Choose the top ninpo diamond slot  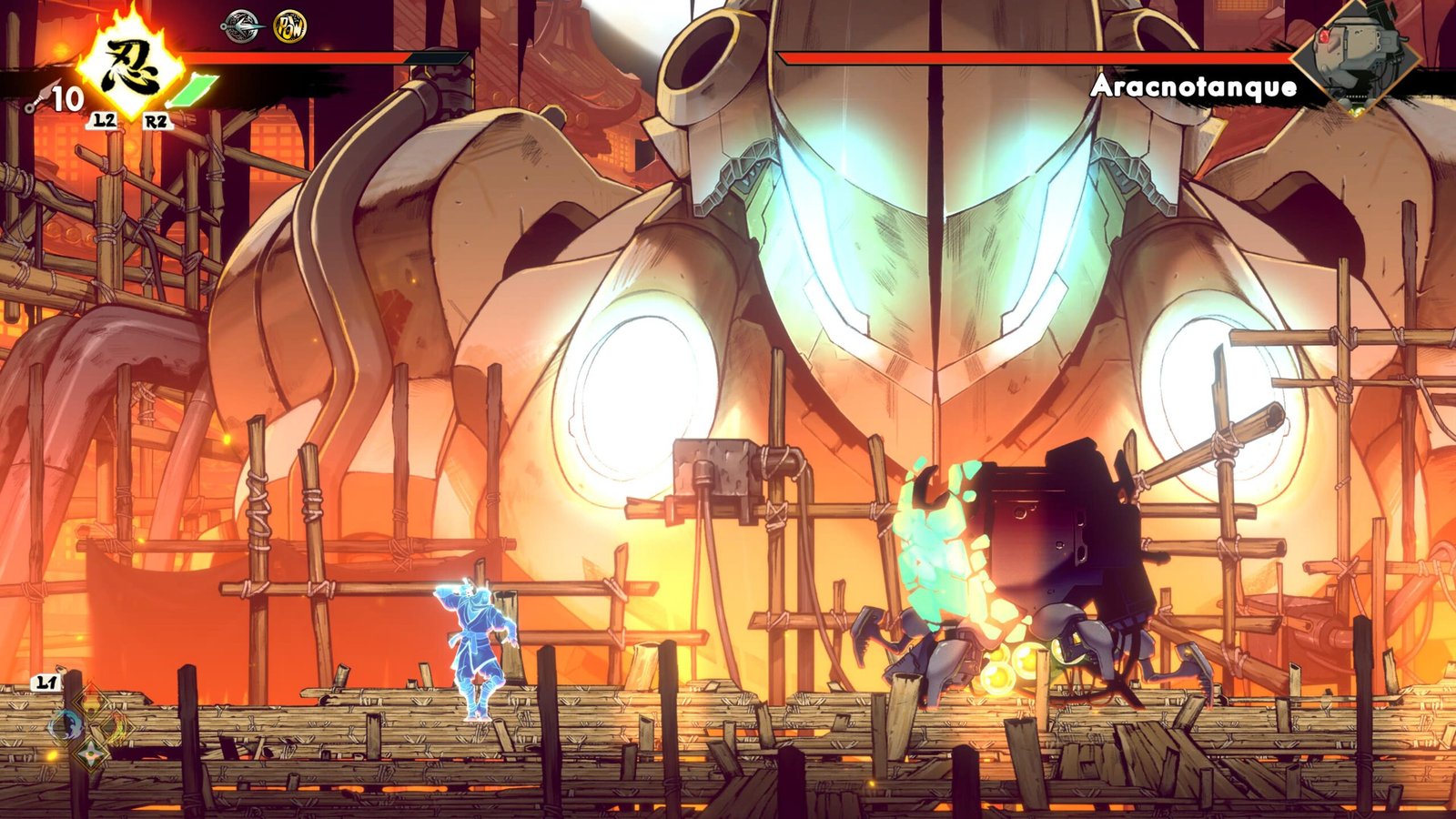click(92, 701)
